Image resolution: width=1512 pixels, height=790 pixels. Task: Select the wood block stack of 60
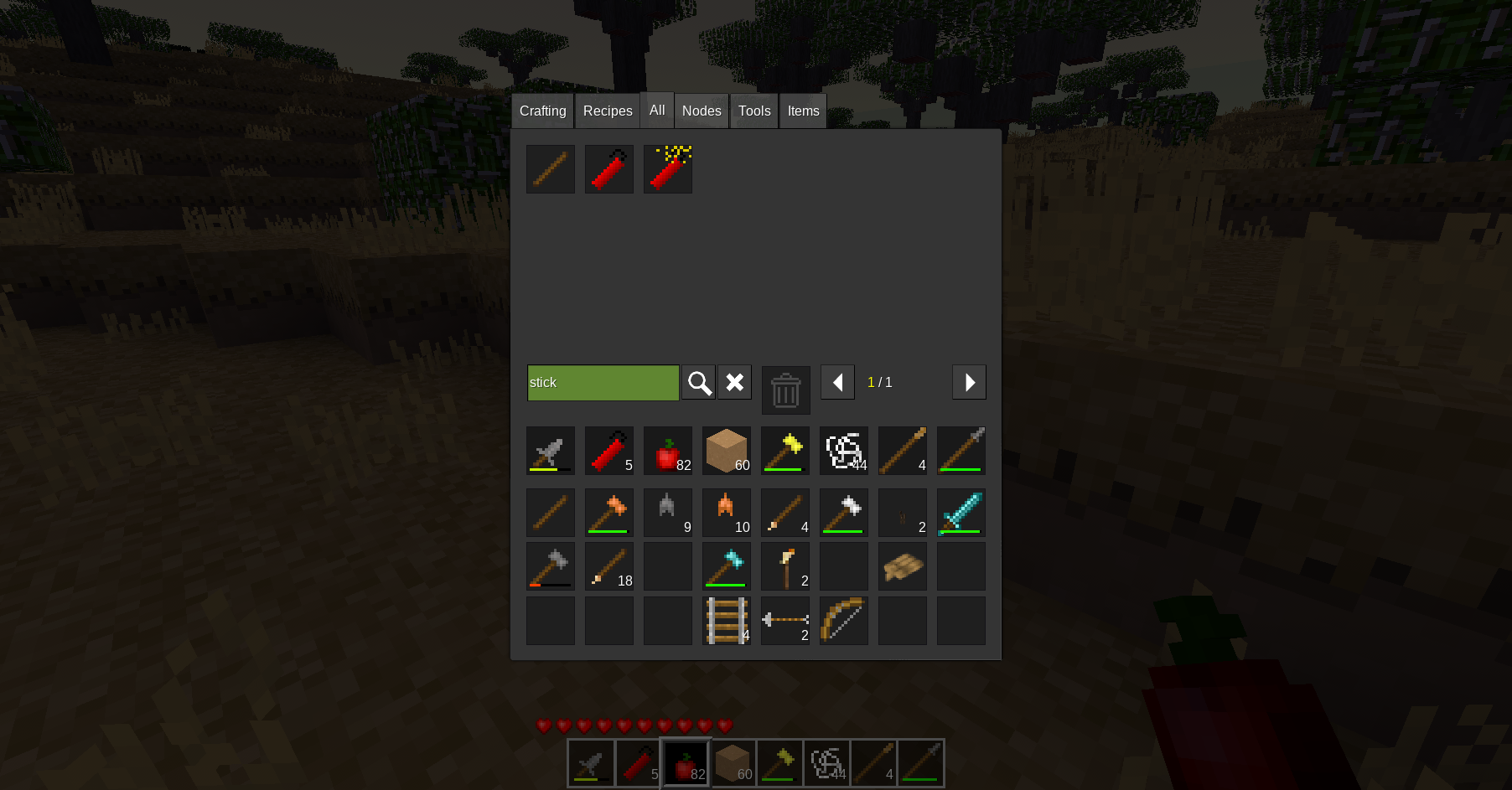pos(727,452)
